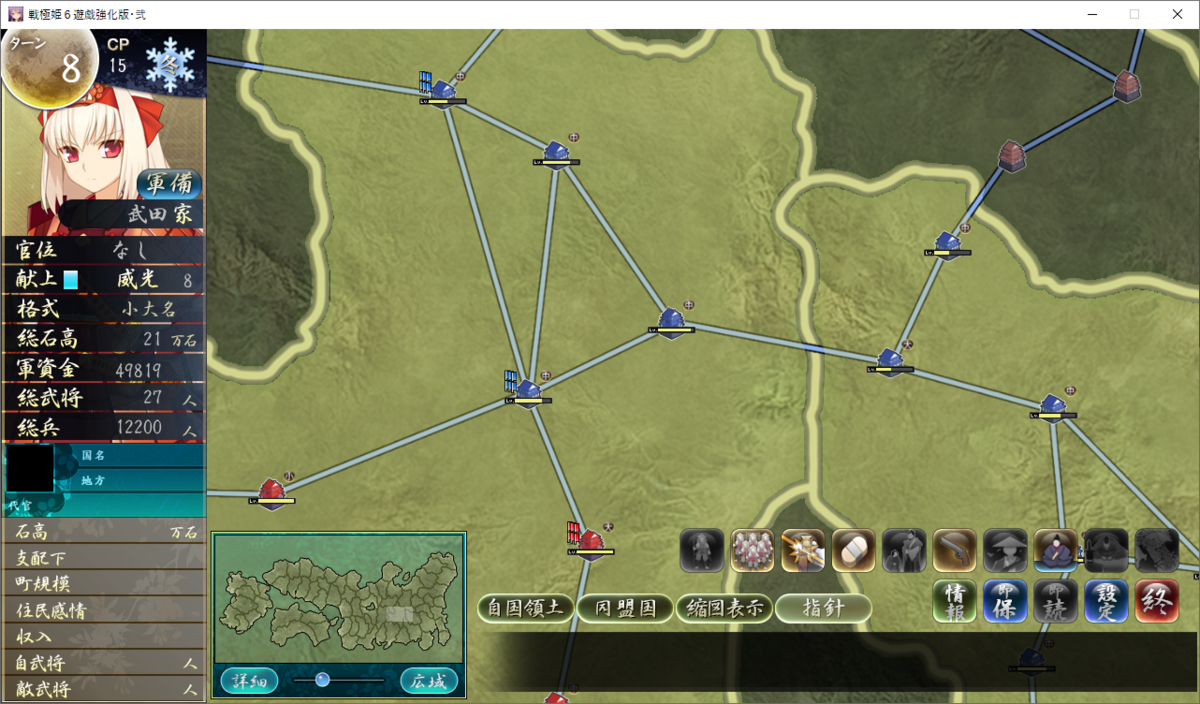The width and height of the screenshot is (1200, 704).
Task: Toggle the 縮図表示 minimap display
Action: [724, 608]
